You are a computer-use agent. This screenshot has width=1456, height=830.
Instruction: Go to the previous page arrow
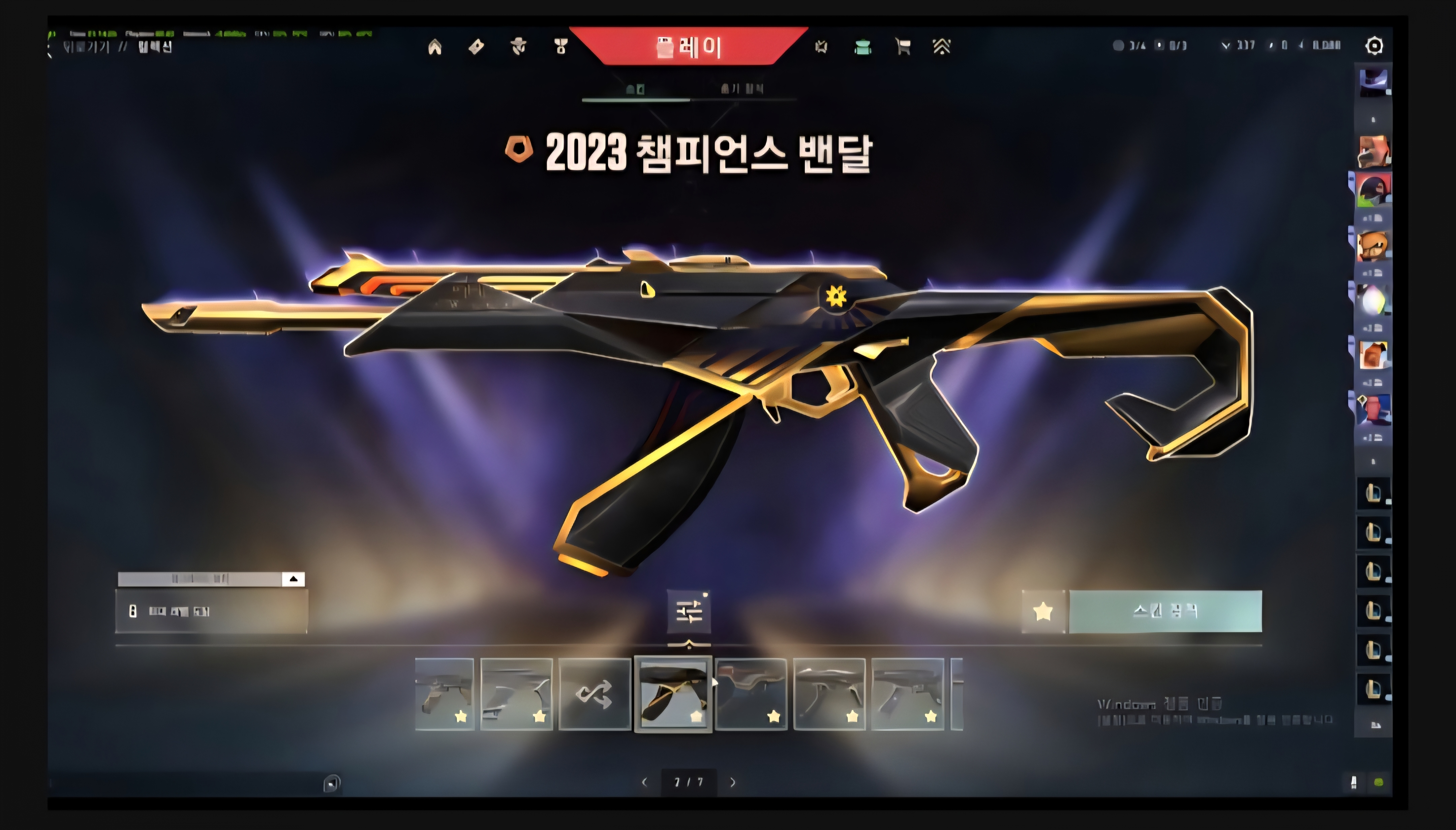point(645,782)
